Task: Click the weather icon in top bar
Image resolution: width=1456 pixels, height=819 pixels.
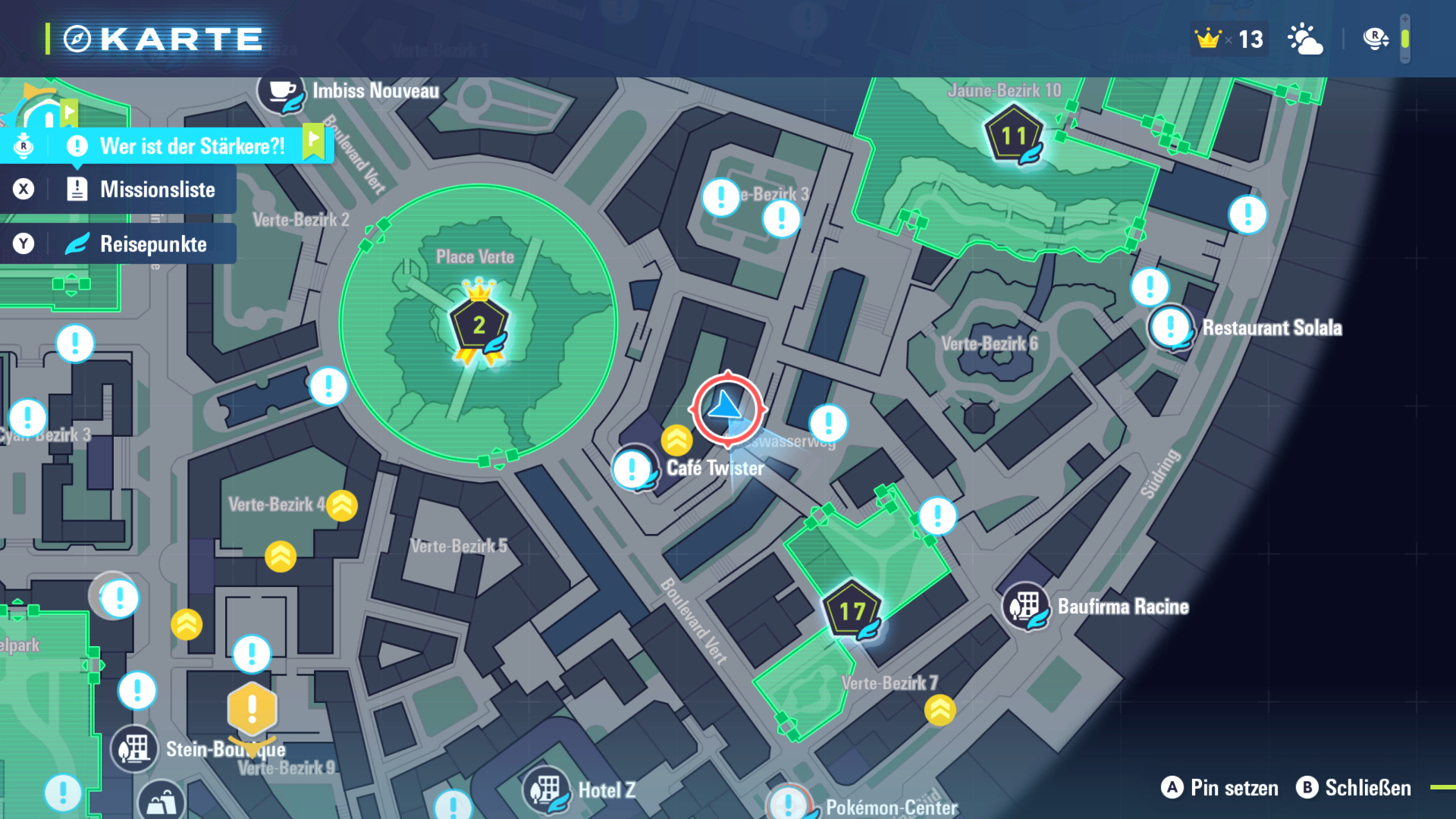Action: coord(1305,39)
